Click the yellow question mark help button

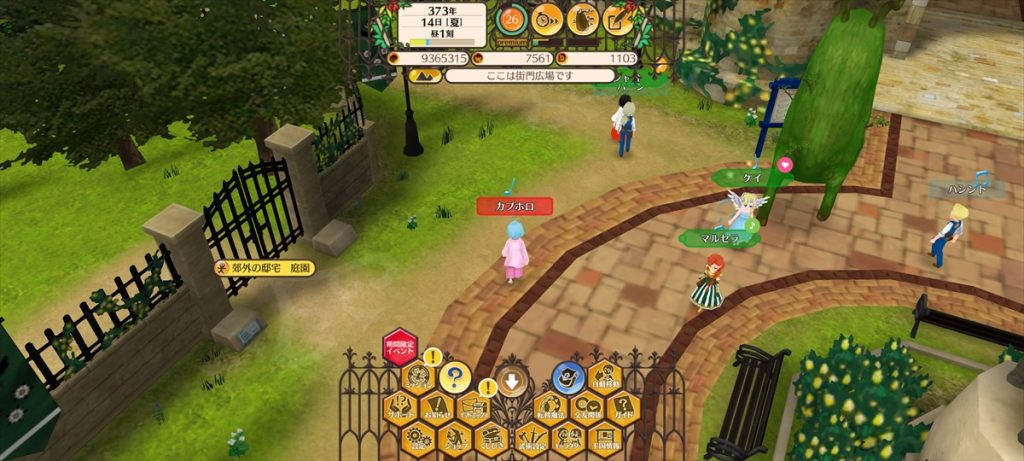[455, 378]
